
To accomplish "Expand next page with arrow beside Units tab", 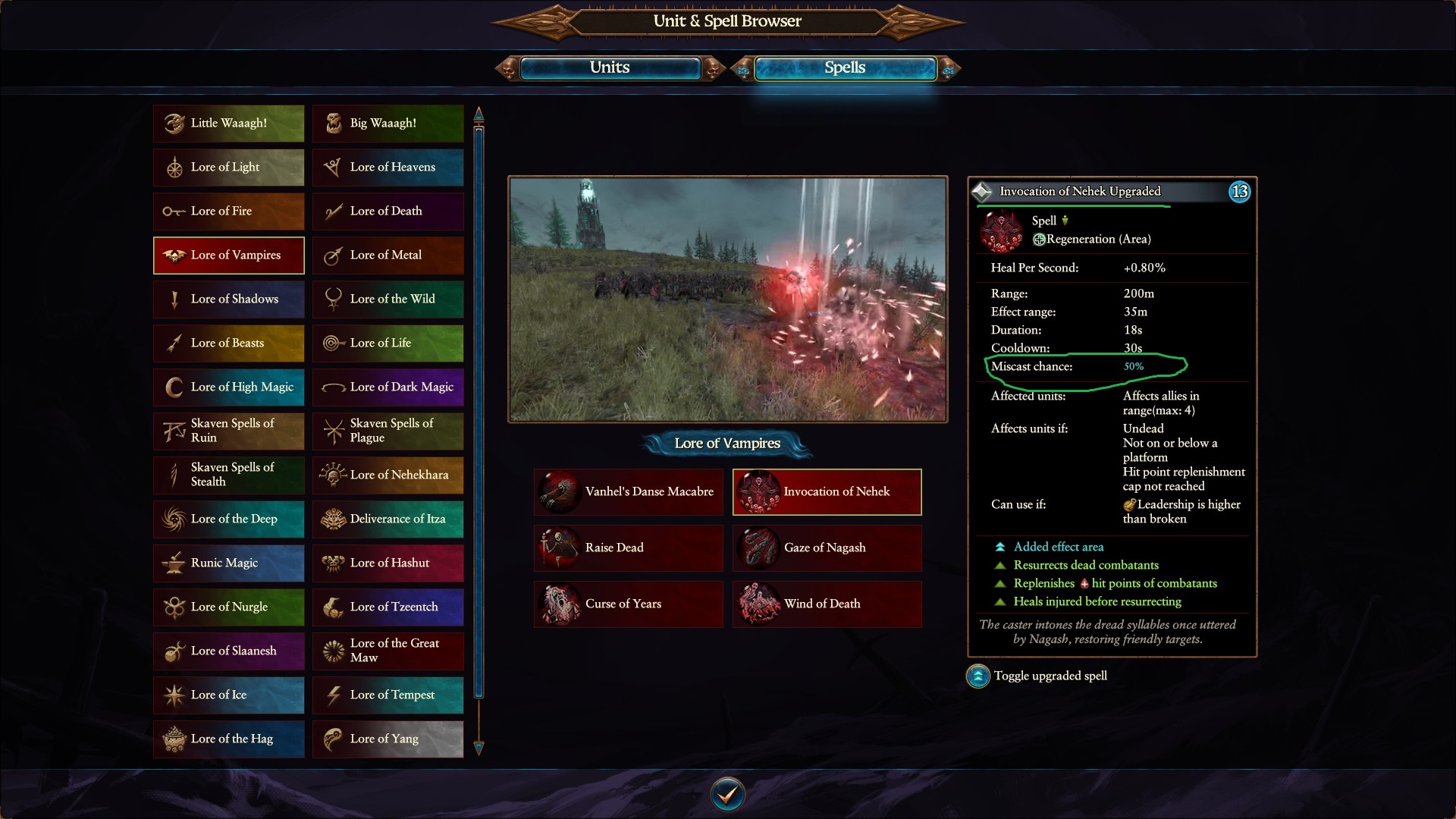I will 713,67.
